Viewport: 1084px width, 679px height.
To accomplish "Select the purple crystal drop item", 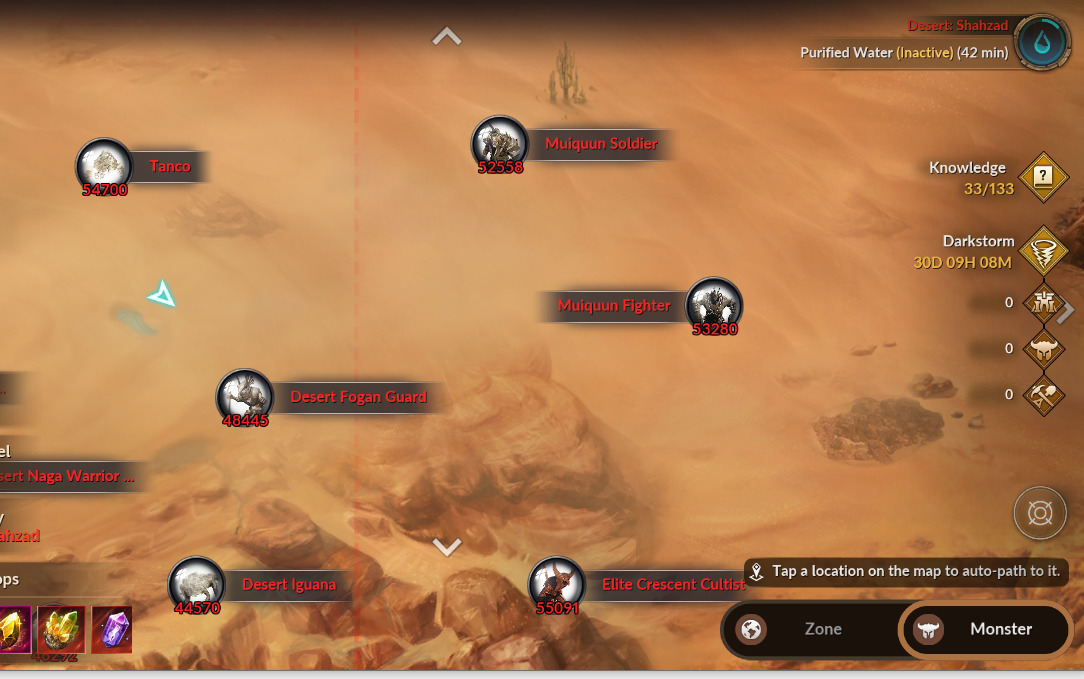I will (111, 630).
